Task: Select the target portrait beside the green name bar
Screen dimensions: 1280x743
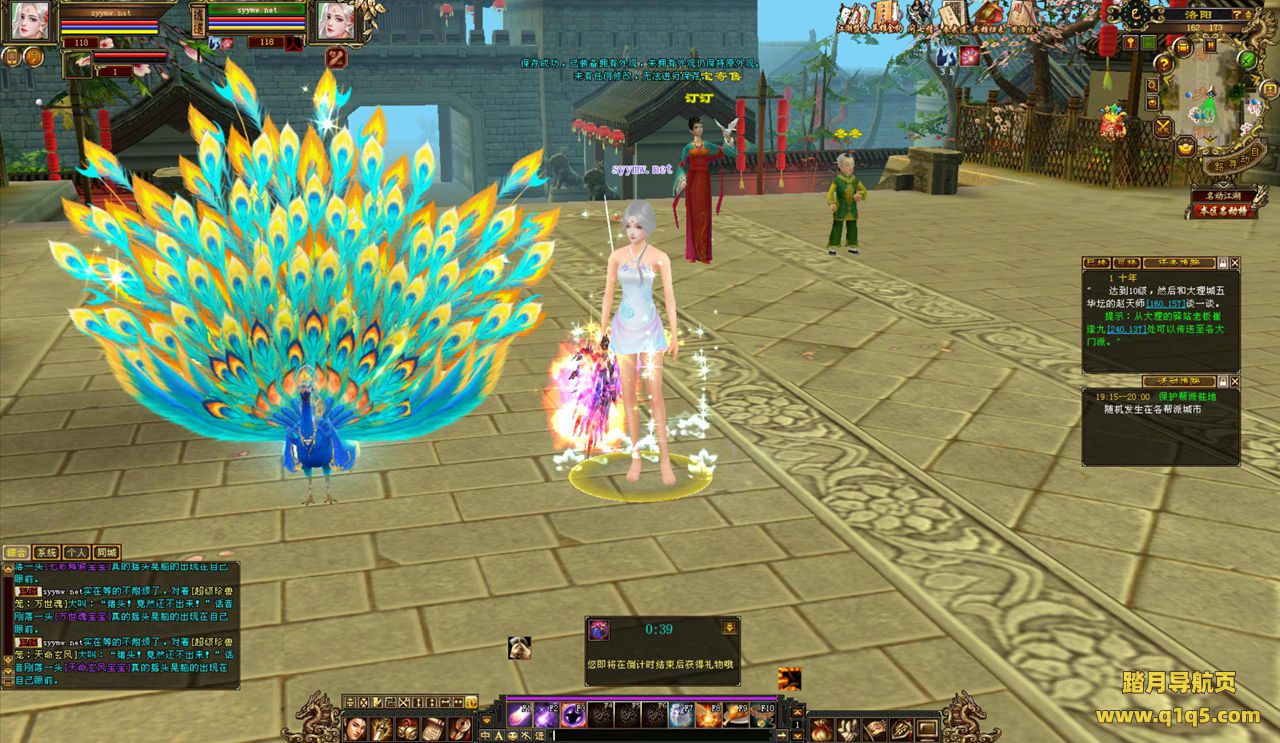Action: click(x=337, y=21)
